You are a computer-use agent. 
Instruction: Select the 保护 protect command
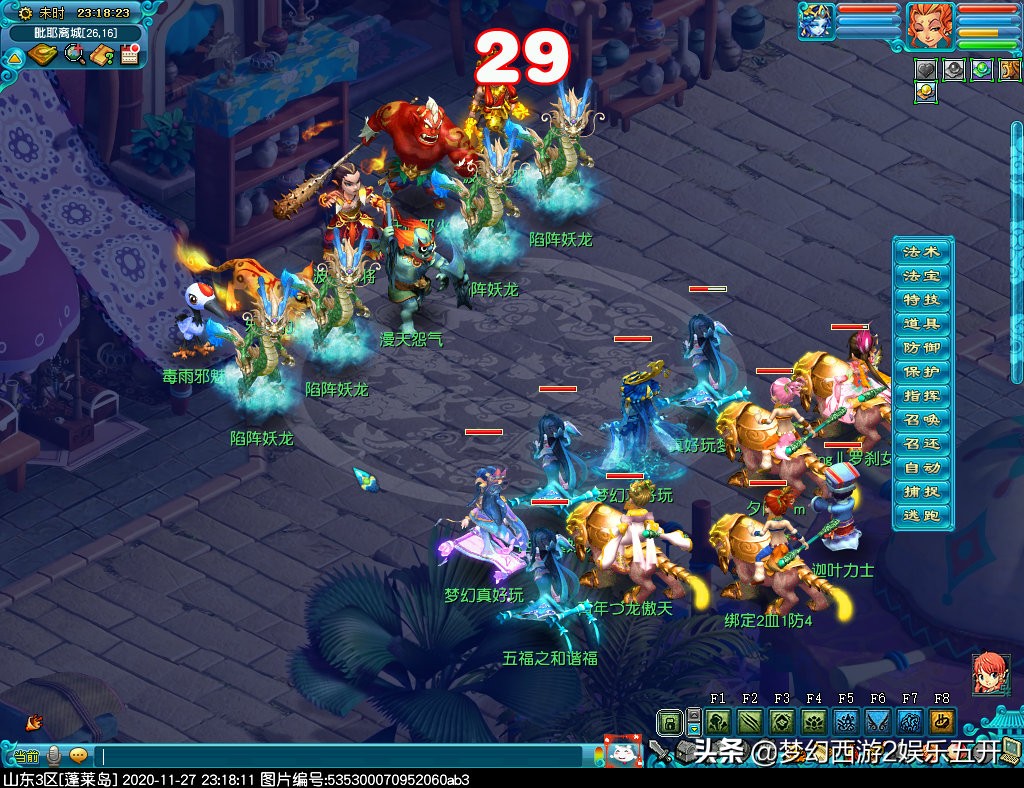pyautogui.click(x=921, y=372)
